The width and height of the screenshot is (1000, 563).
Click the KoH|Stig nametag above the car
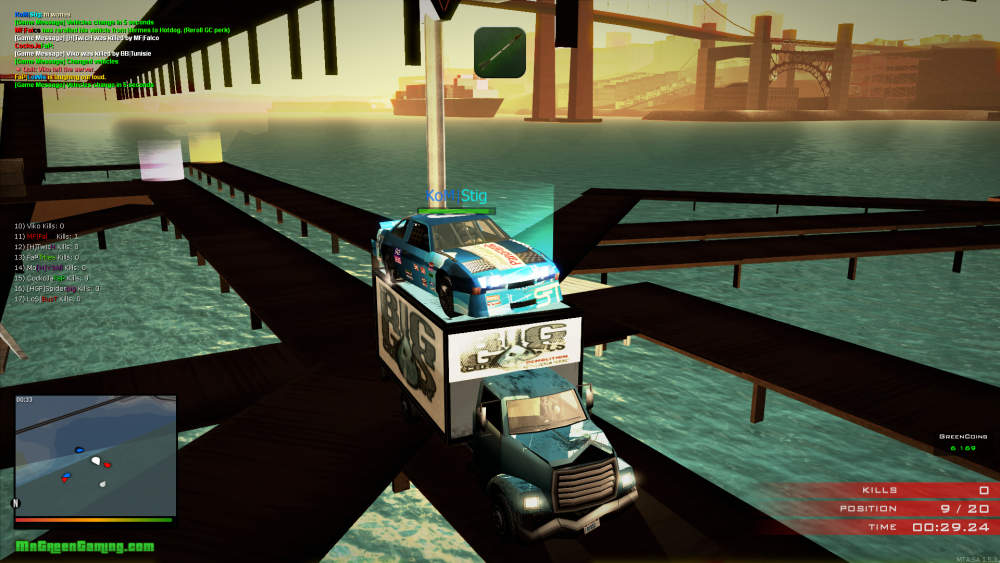pyautogui.click(x=456, y=196)
